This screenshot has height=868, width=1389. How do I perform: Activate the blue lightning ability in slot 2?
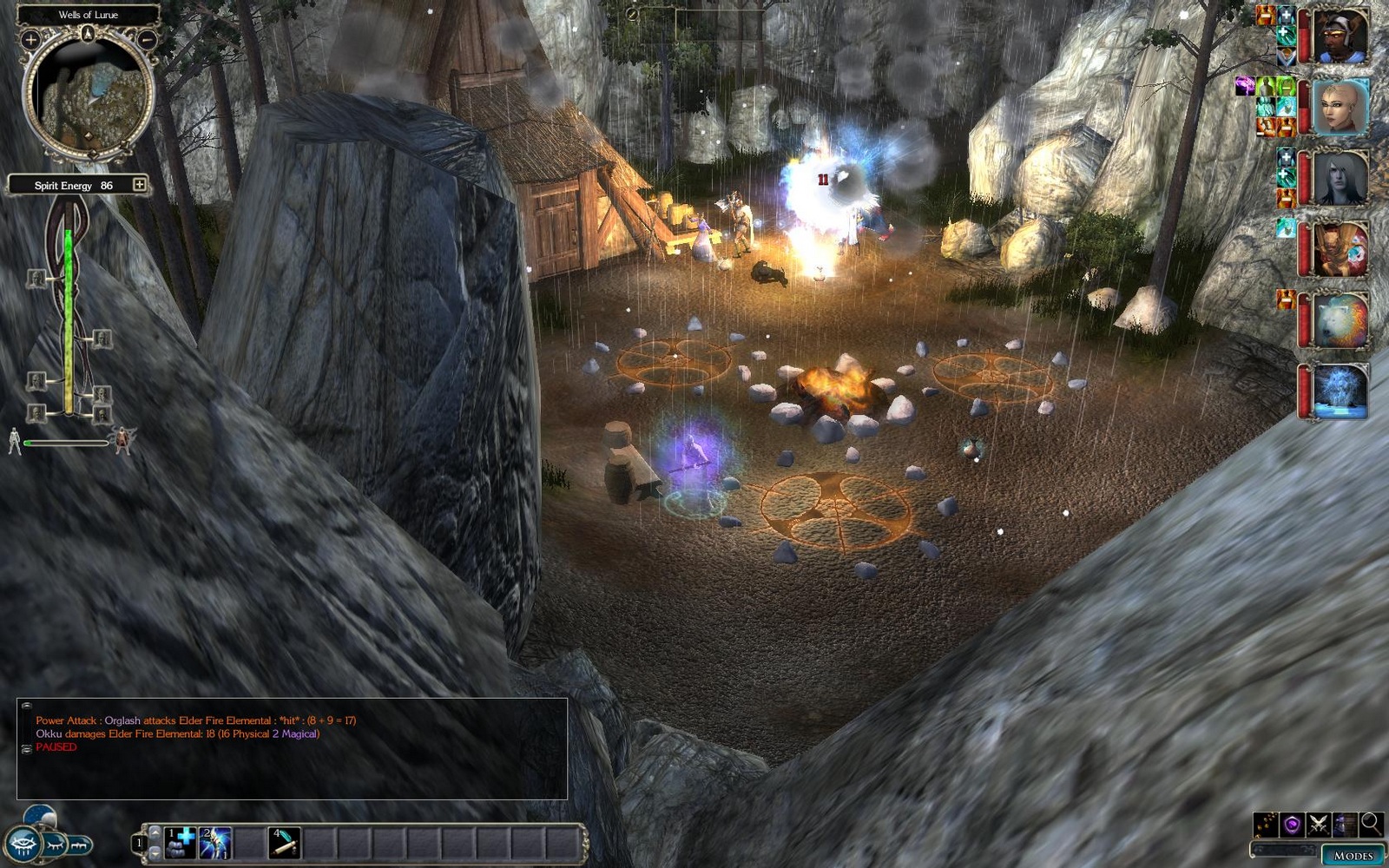pos(214,843)
